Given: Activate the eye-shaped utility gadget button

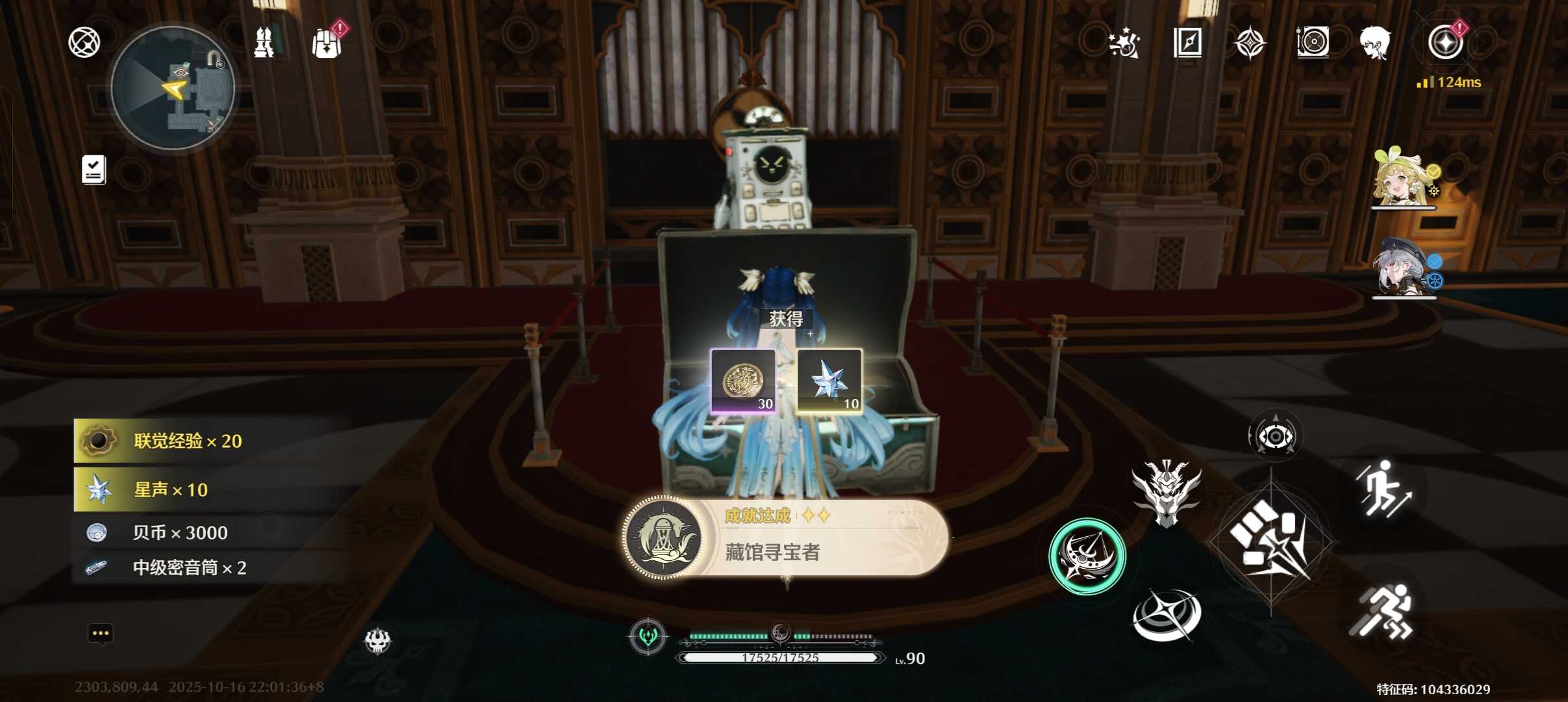Looking at the screenshot, I should pyautogui.click(x=1274, y=436).
